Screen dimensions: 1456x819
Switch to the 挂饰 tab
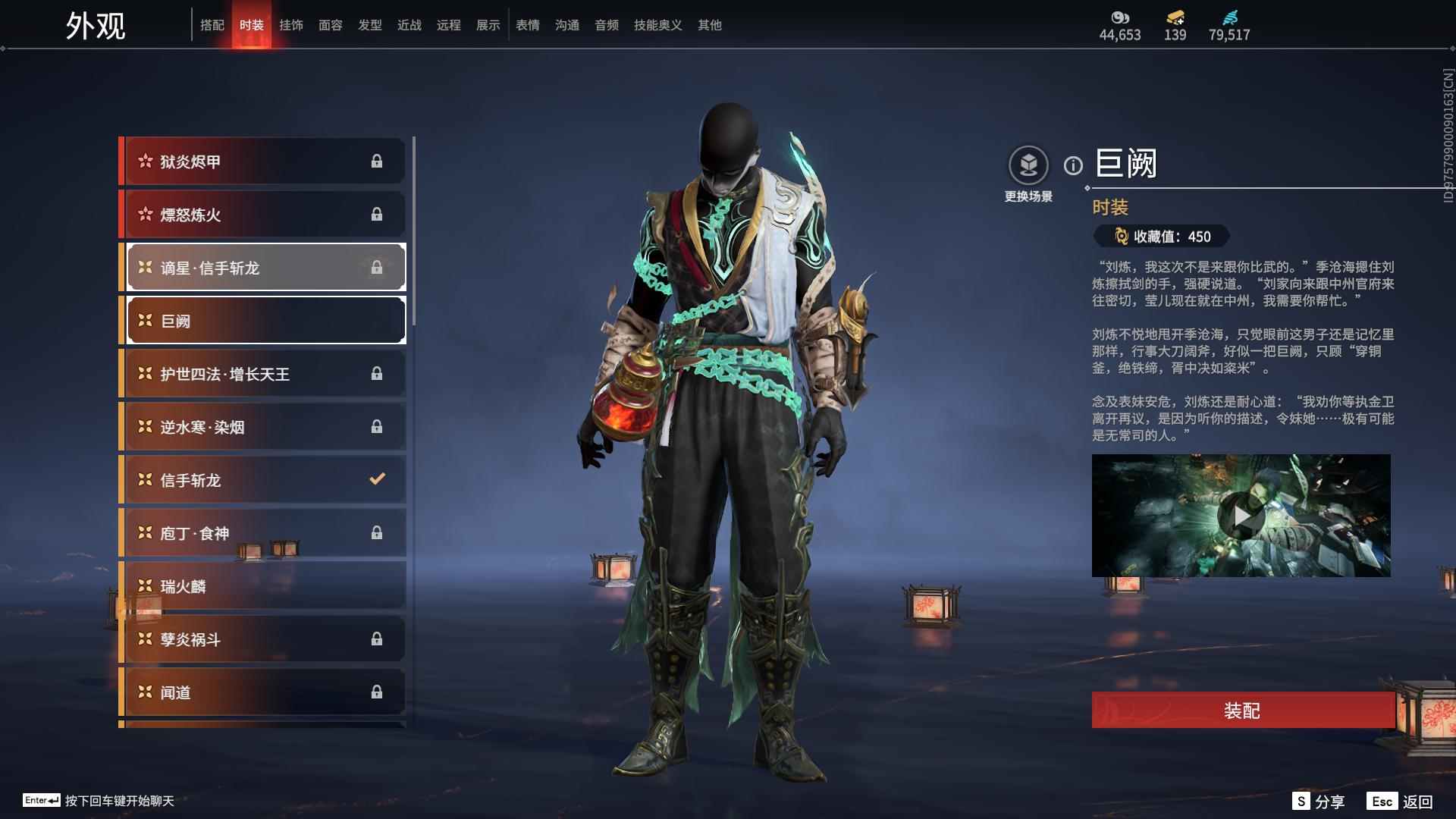(x=292, y=24)
